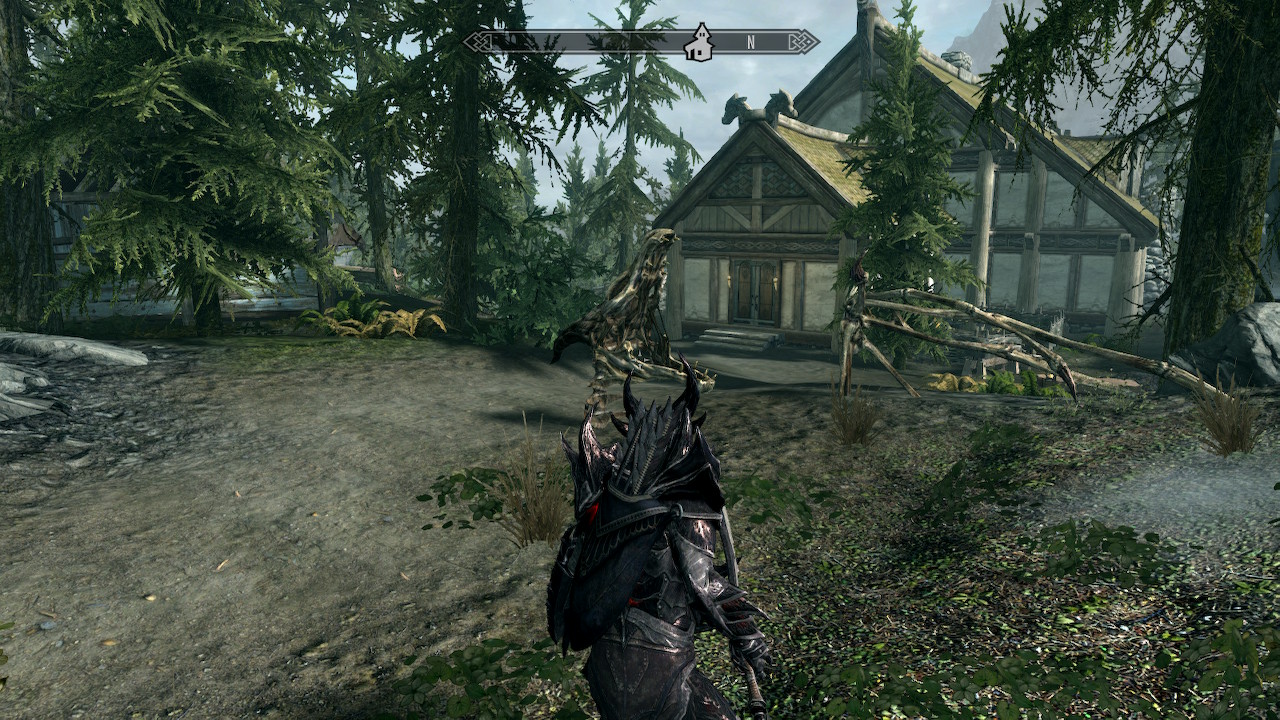
Task: Select the North indicator on the compass bar
Action: coord(750,42)
